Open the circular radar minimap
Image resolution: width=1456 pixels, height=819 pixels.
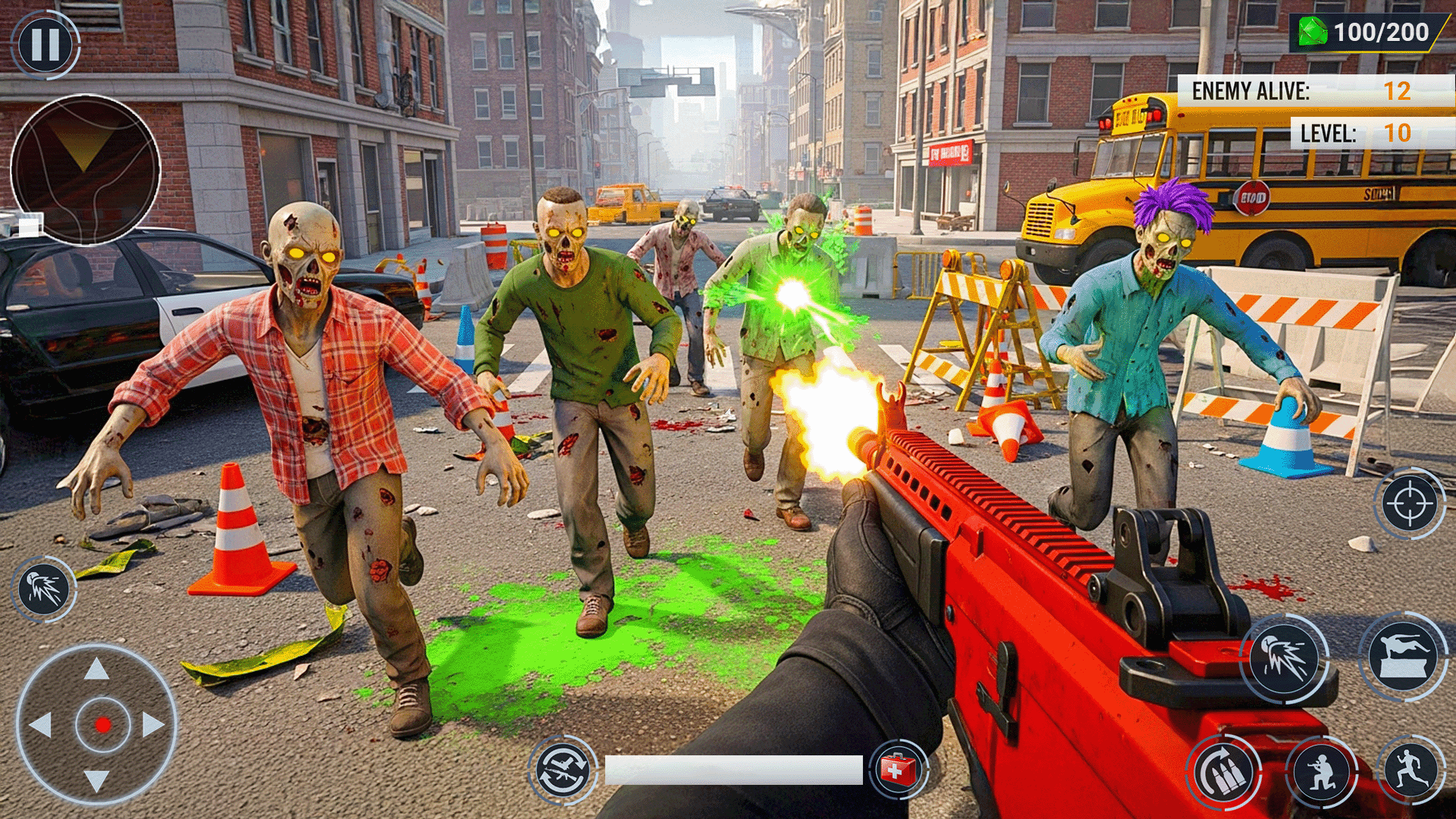tap(85, 169)
